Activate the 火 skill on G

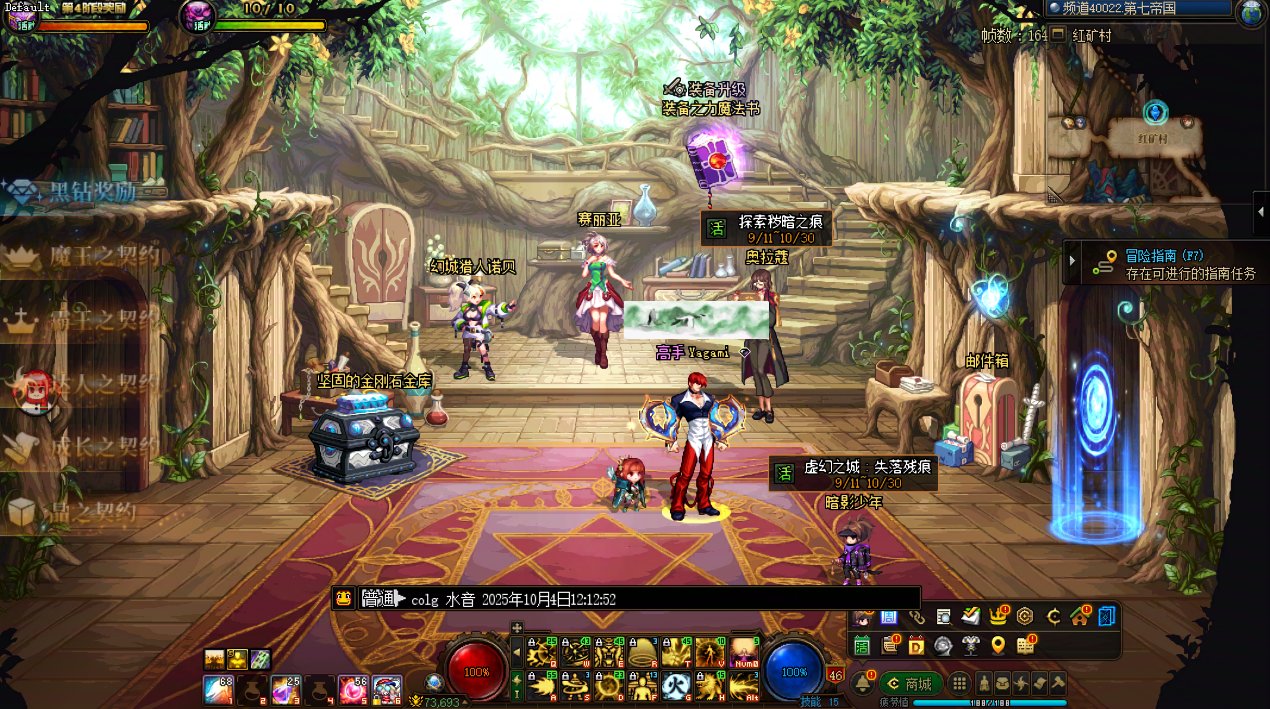[676, 684]
